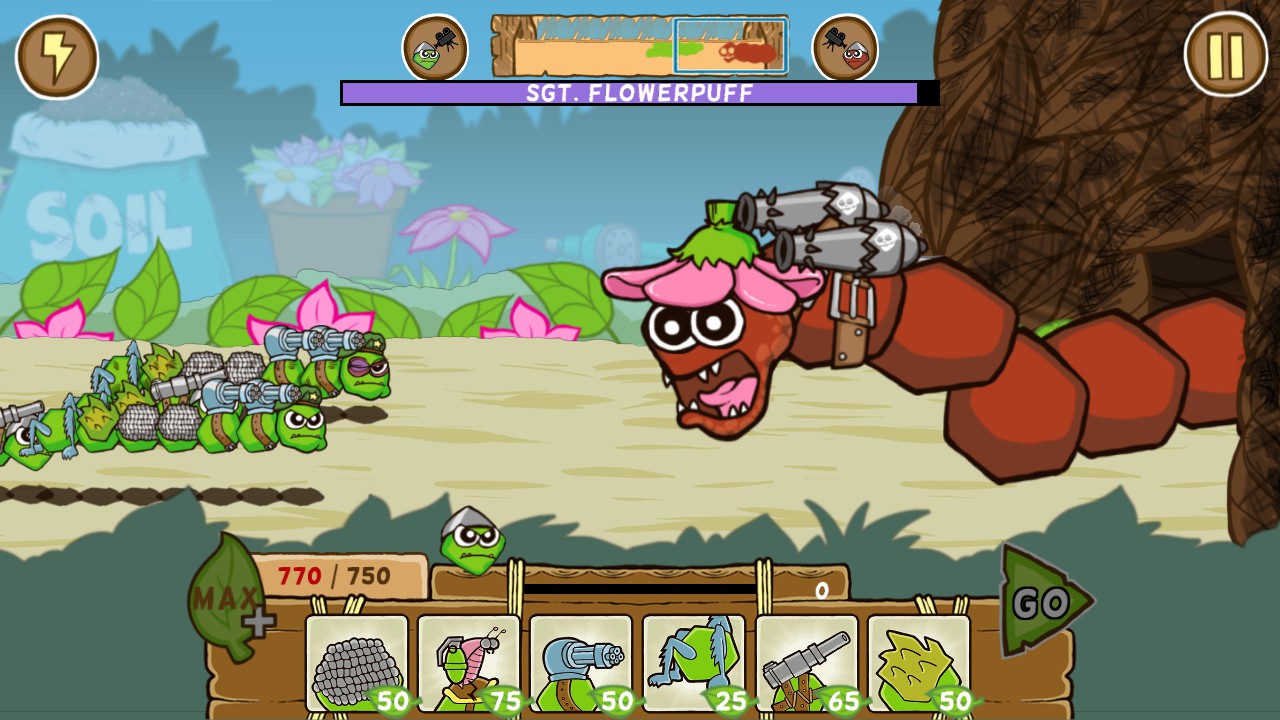The height and width of the screenshot is (720, 1280).
Task: Jump camera to the red enemy
Action: point(845,48)
